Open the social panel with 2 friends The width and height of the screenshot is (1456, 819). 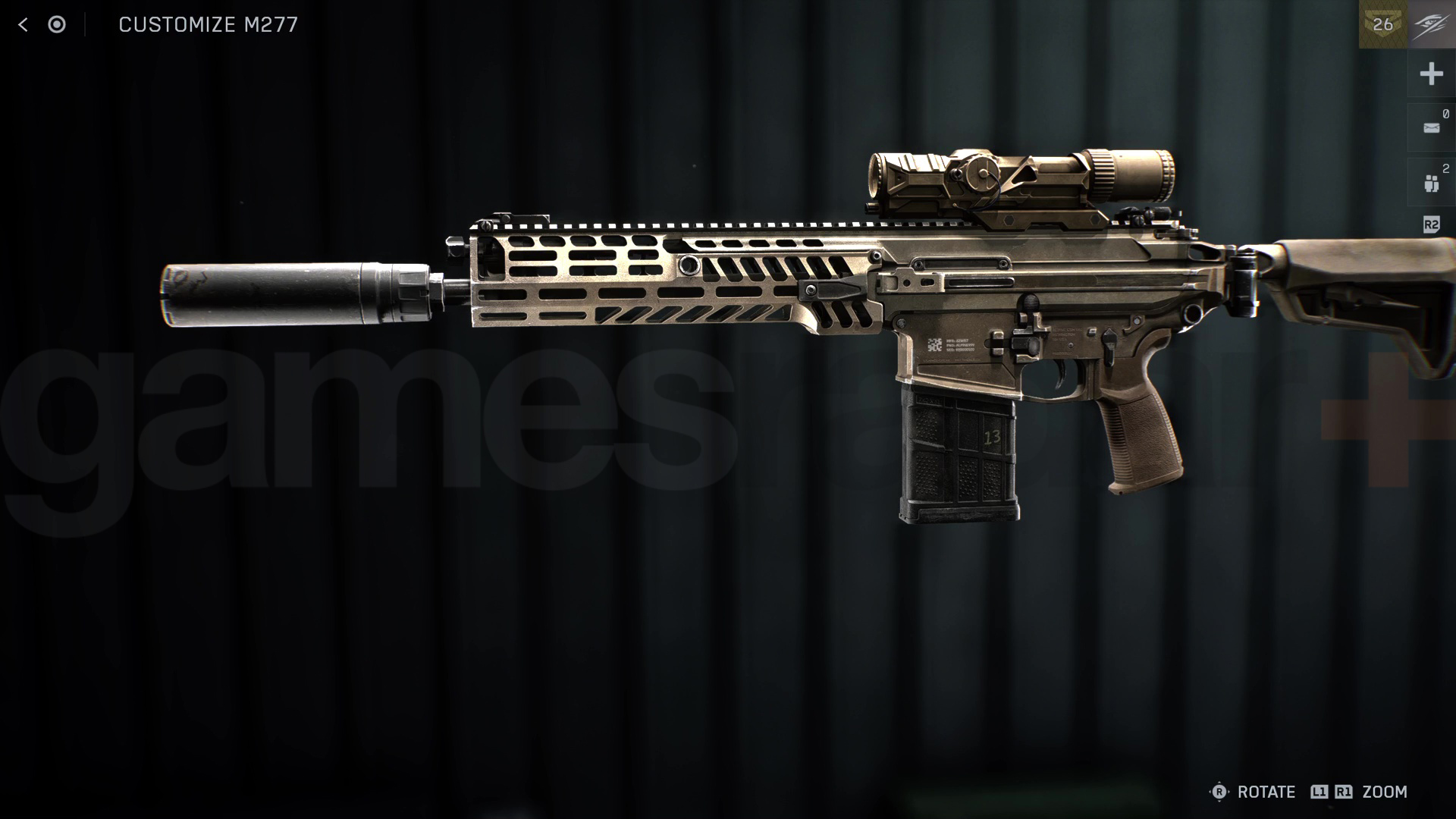pos(1431,181)
